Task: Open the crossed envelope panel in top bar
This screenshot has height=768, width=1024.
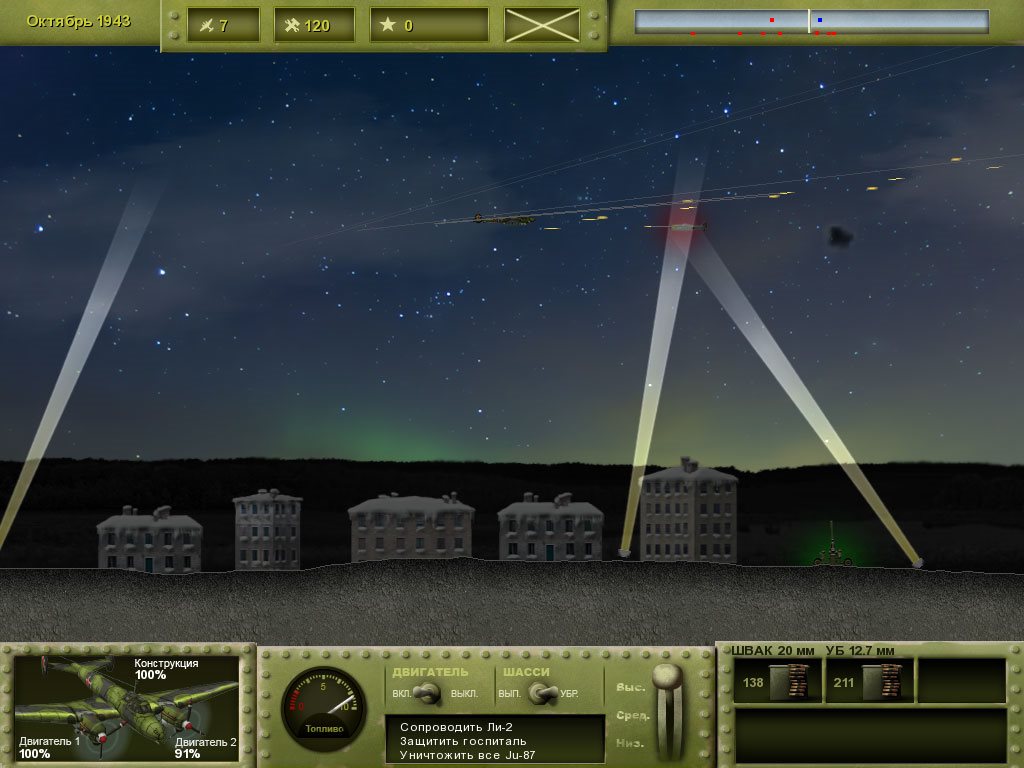Action: pyautogui.click(x=542, y=25)
